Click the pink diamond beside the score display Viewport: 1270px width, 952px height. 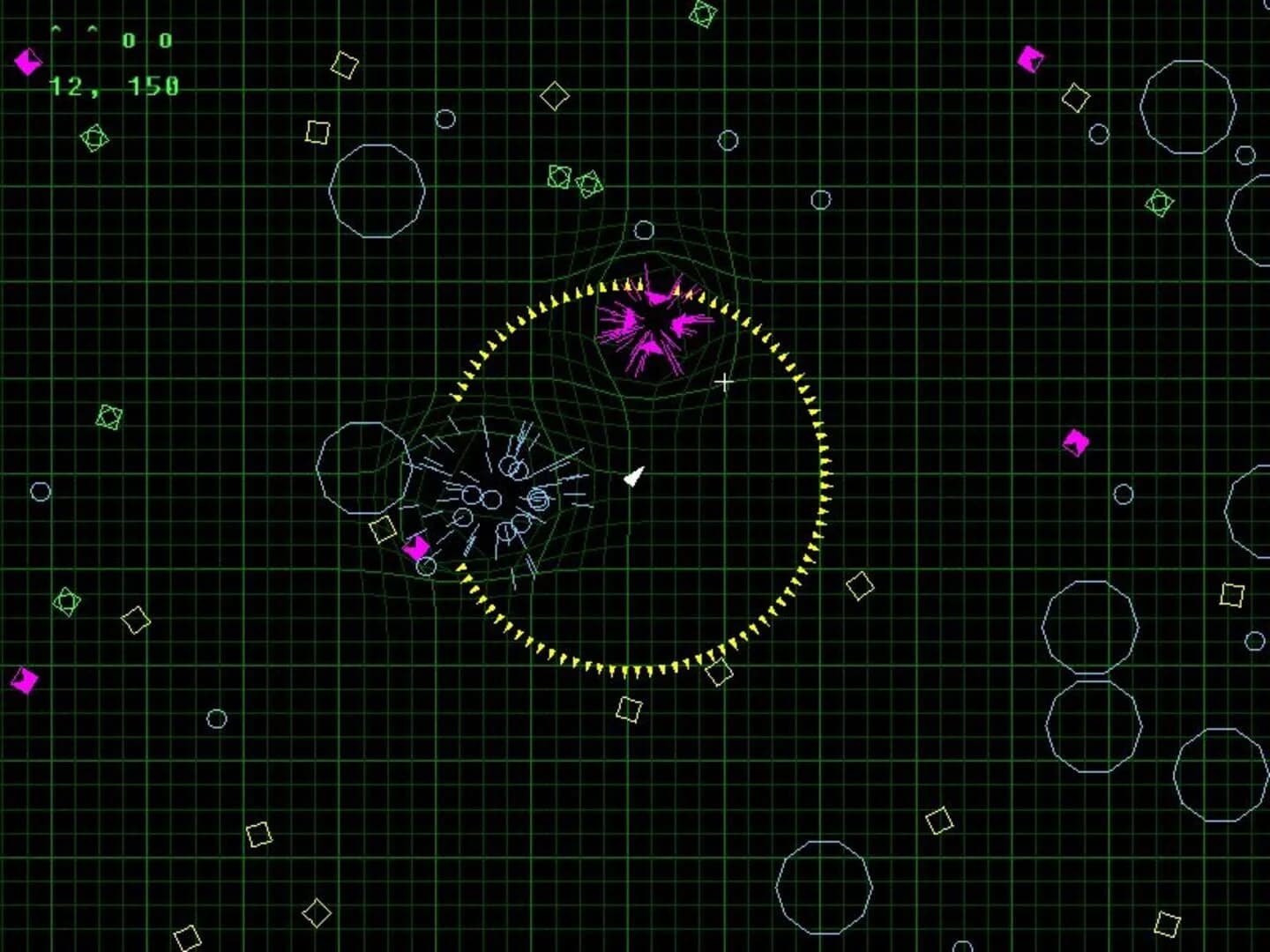[x=26, y=63]
